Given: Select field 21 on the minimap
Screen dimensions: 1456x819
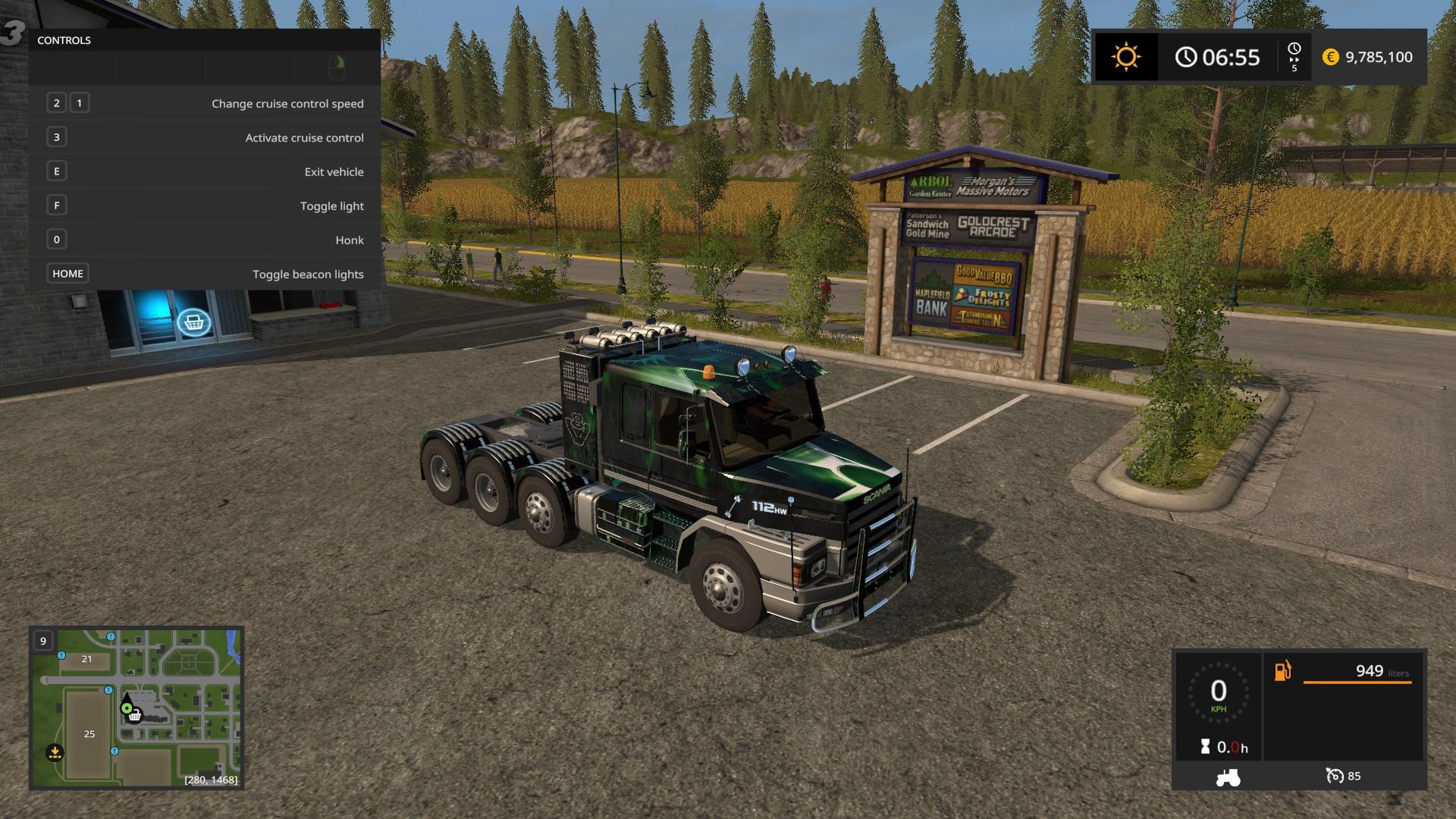Looking at the screenshot, I should [86, 659].
